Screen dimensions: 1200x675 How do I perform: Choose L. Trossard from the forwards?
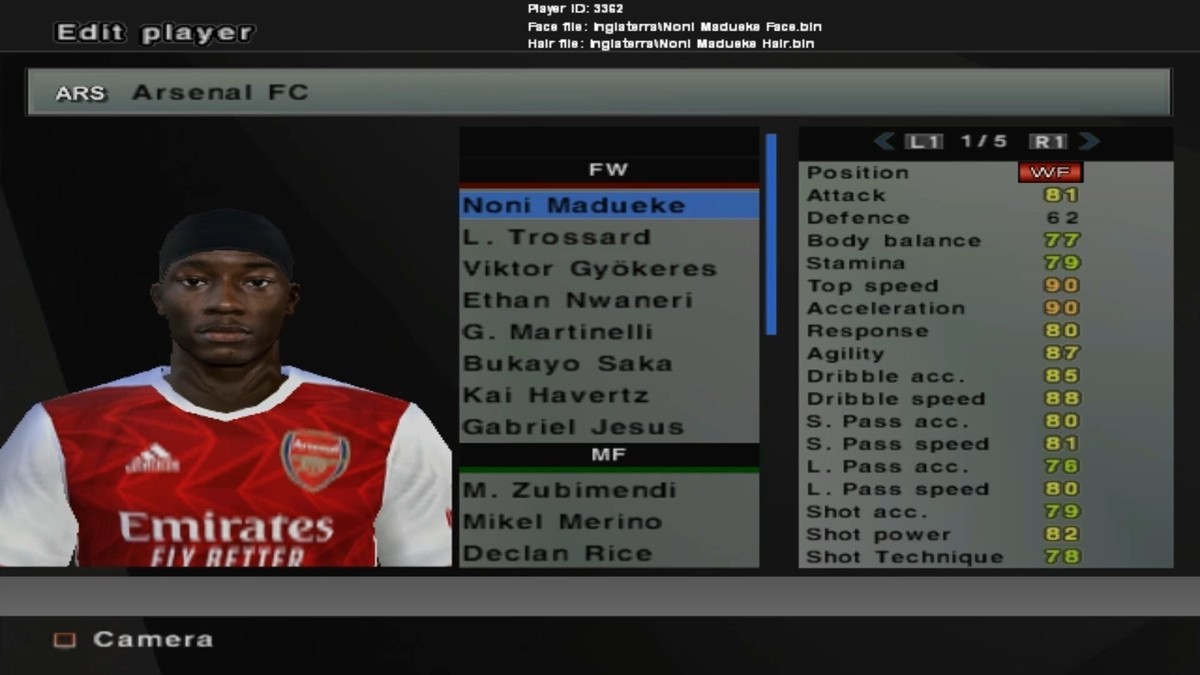click(x=608, y=237)
